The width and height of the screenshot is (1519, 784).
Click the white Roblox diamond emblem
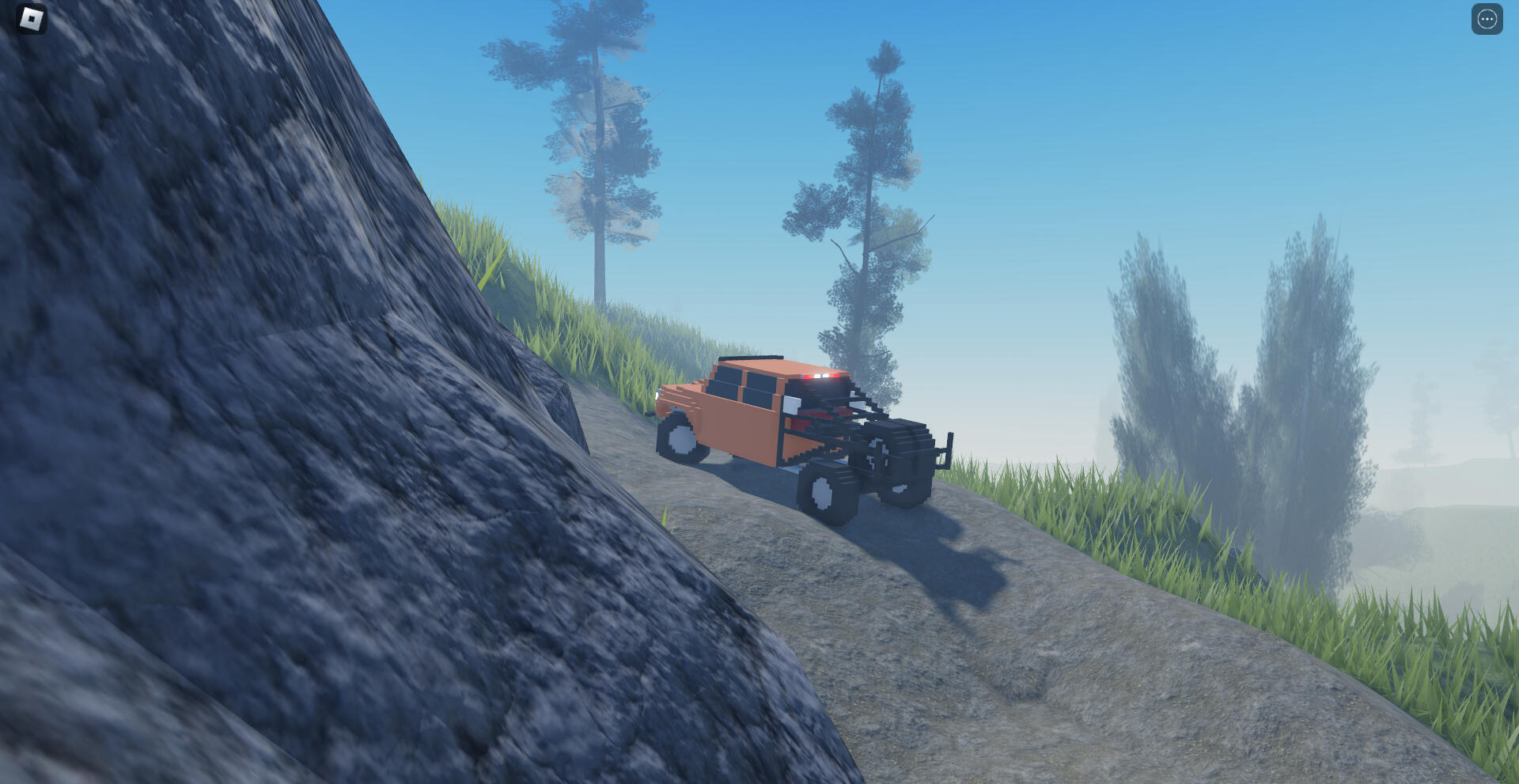coord(32,19)
